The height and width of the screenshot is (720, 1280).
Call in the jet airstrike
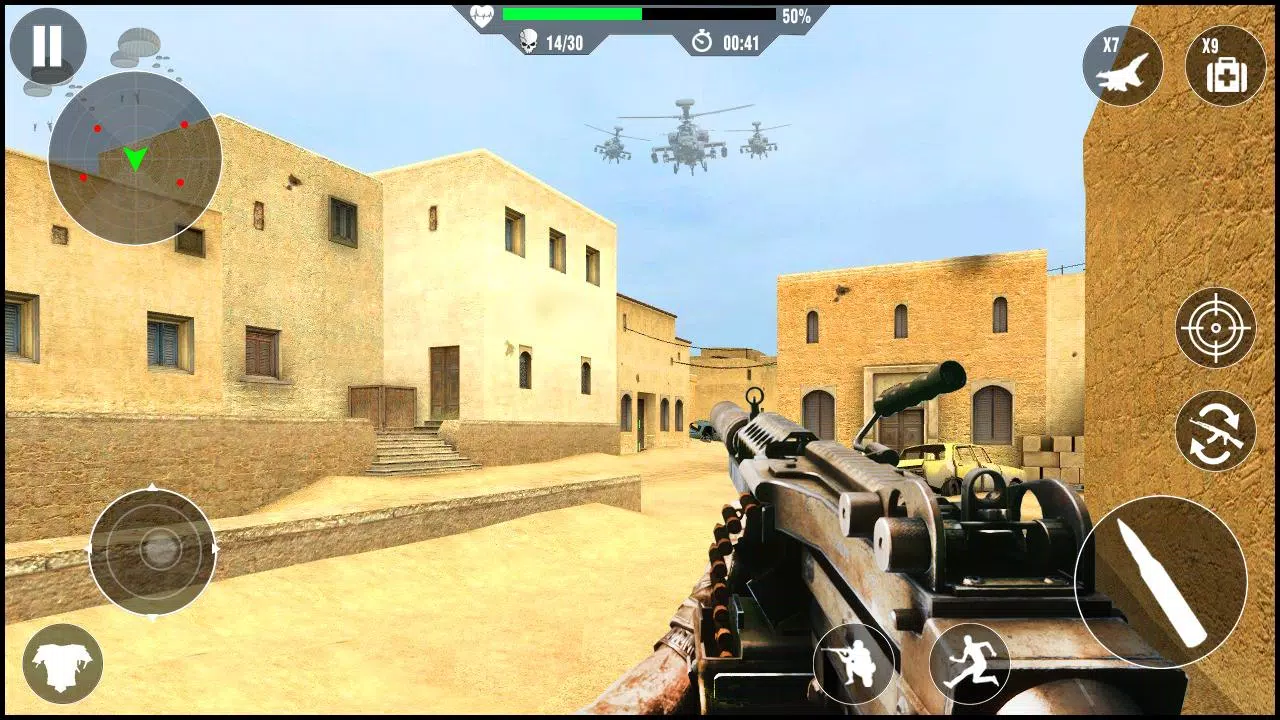[x=1122, y=66]
